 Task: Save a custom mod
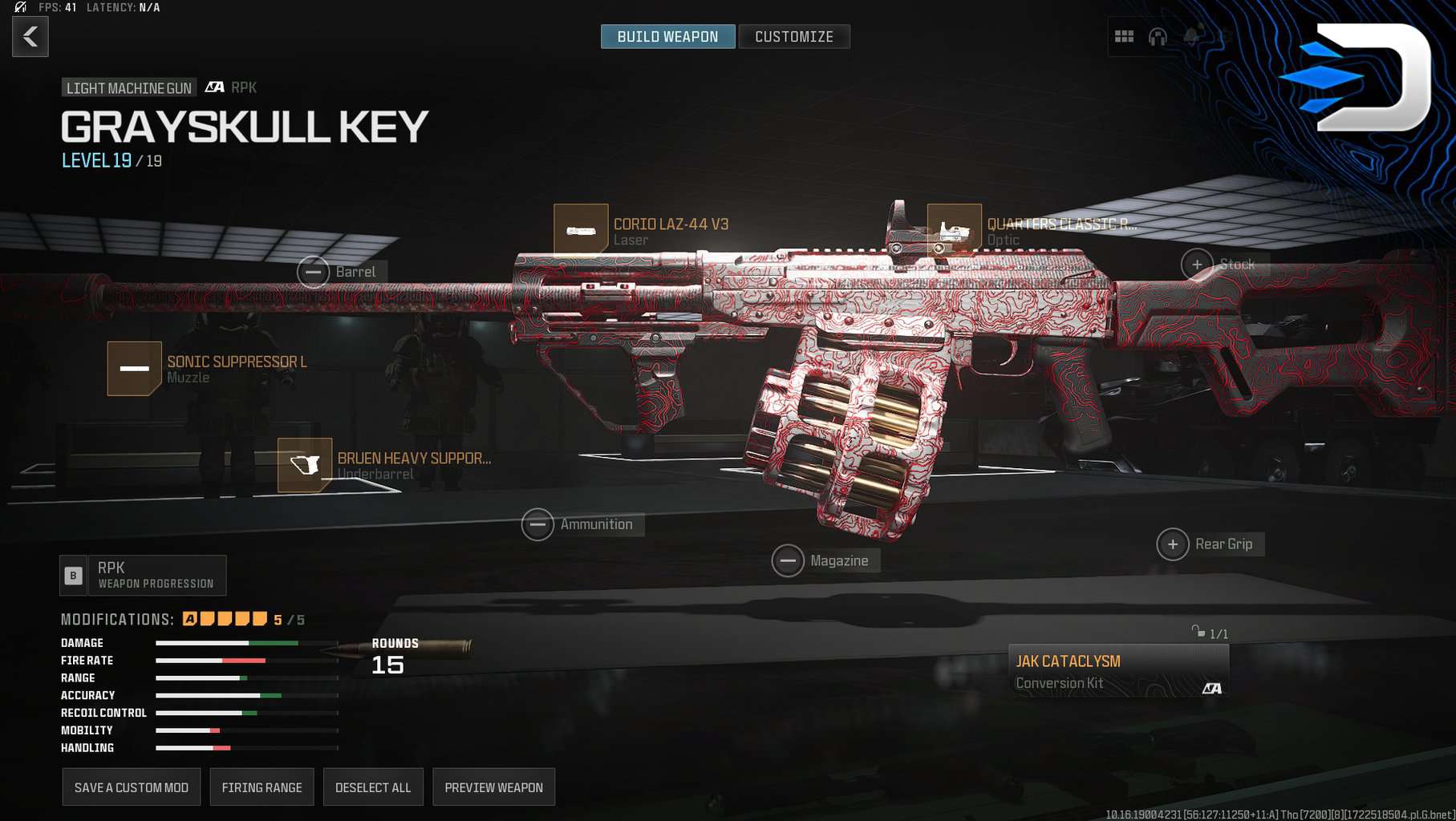tap(132, 787)
